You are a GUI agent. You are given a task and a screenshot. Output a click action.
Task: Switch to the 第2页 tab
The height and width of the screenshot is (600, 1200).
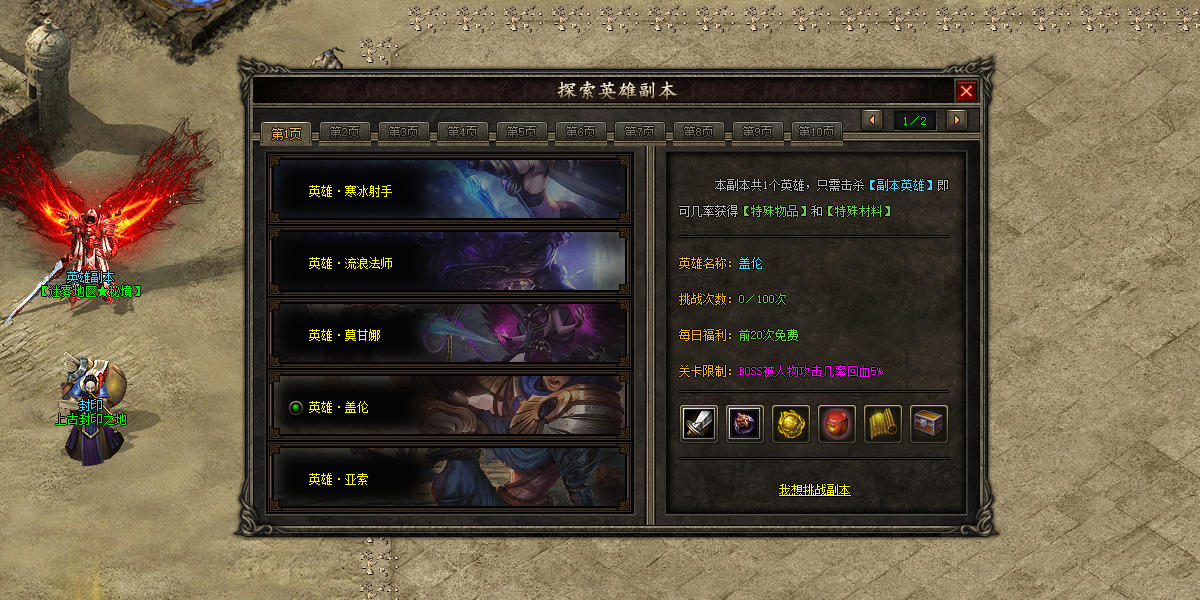coord(345,132)
